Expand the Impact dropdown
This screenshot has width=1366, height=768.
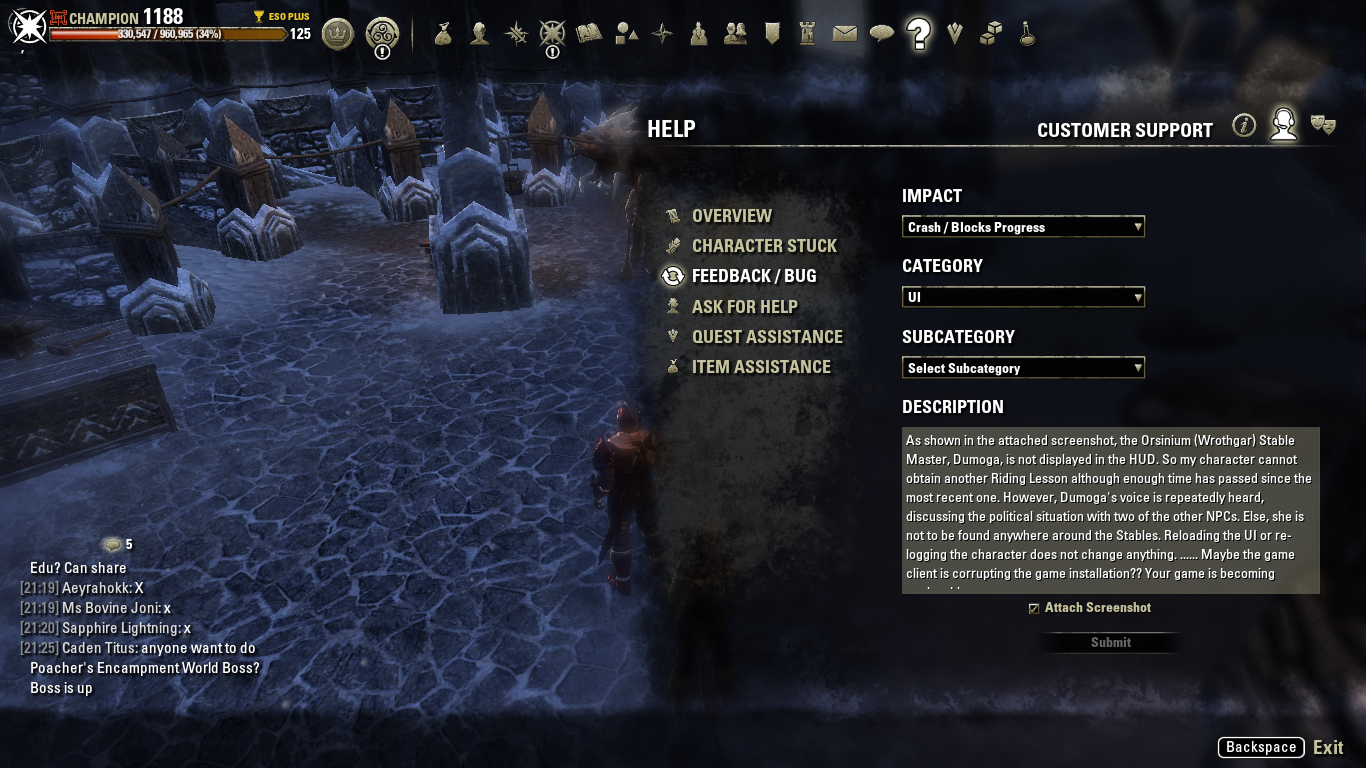click(1023, 227)
